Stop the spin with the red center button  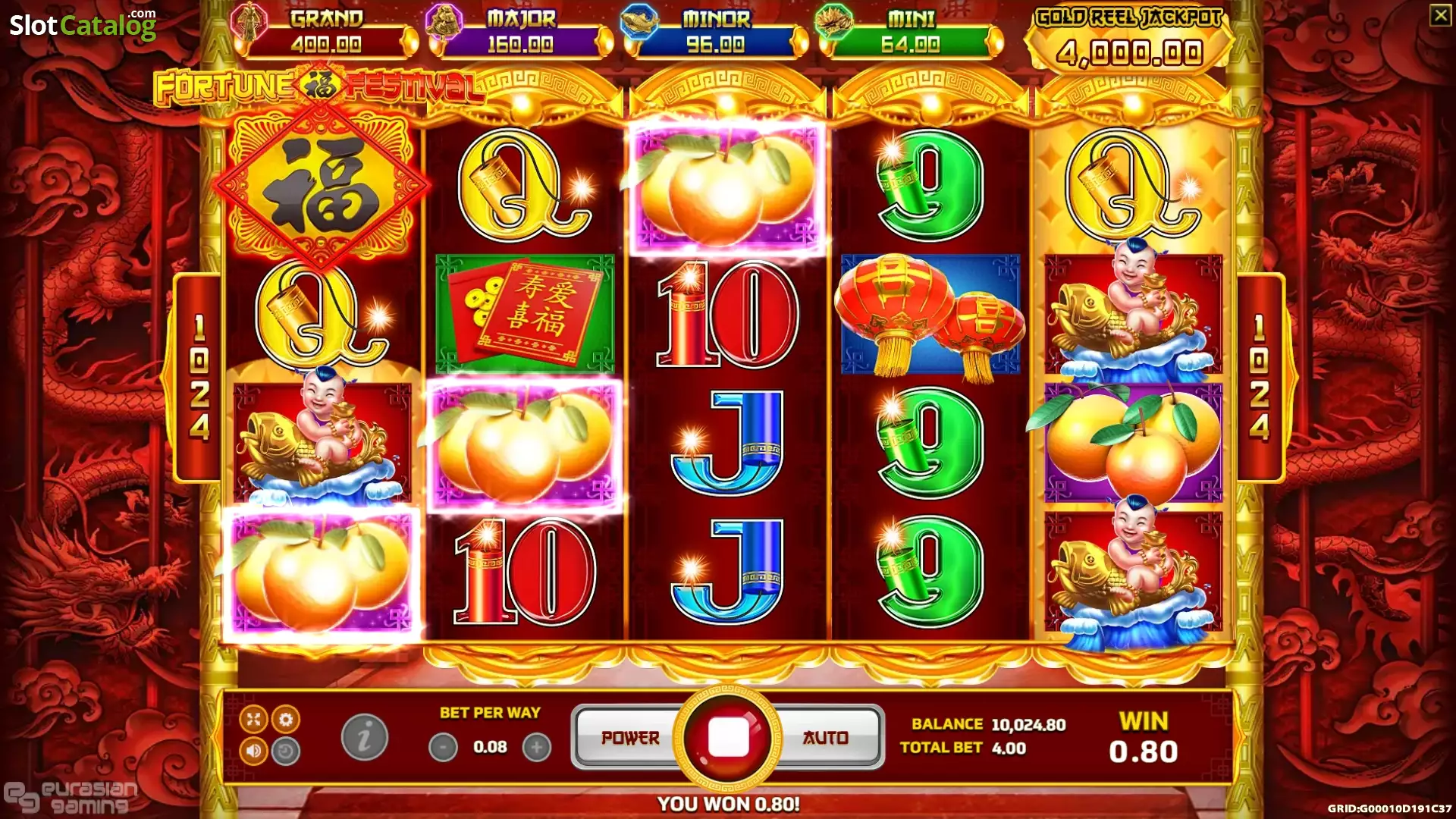(x=728, y=737)
